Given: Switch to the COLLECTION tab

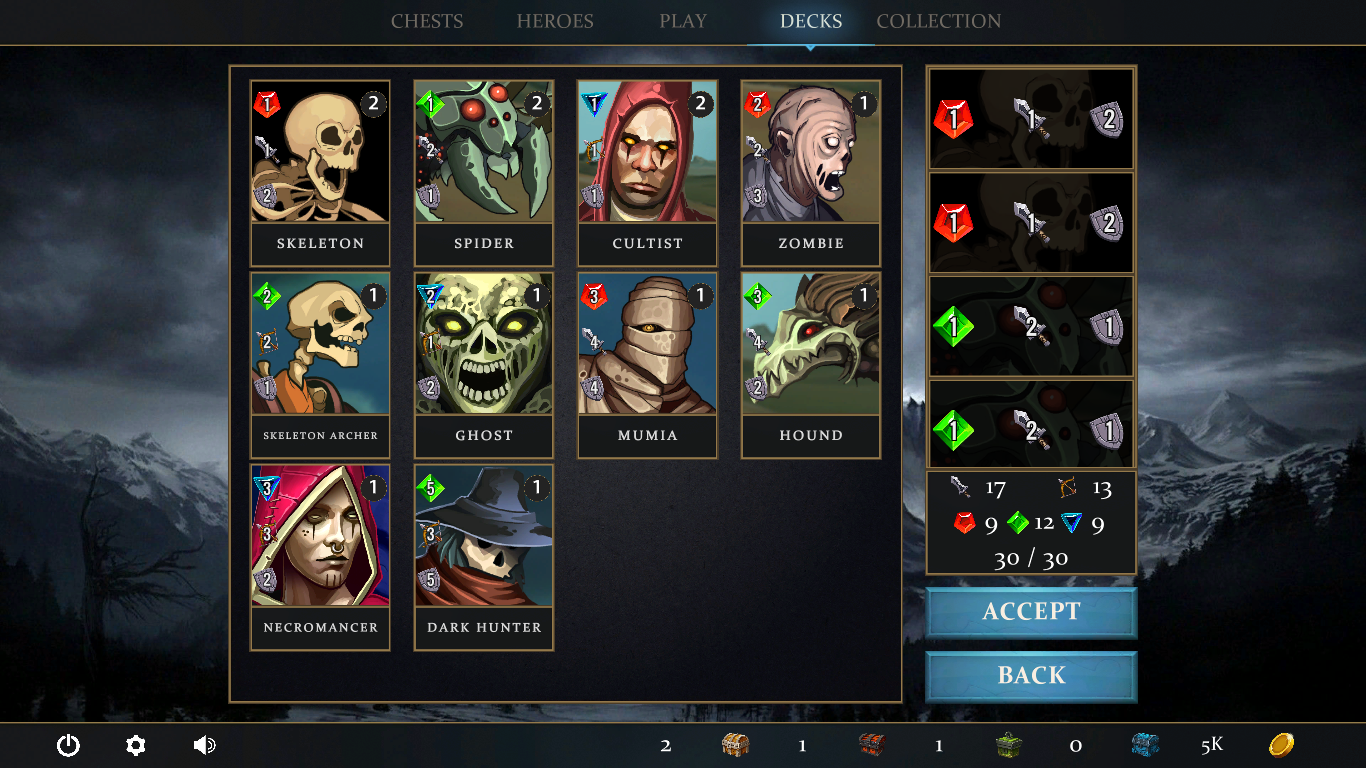Looking at the screenshot, I should click(x=938, y=21).
